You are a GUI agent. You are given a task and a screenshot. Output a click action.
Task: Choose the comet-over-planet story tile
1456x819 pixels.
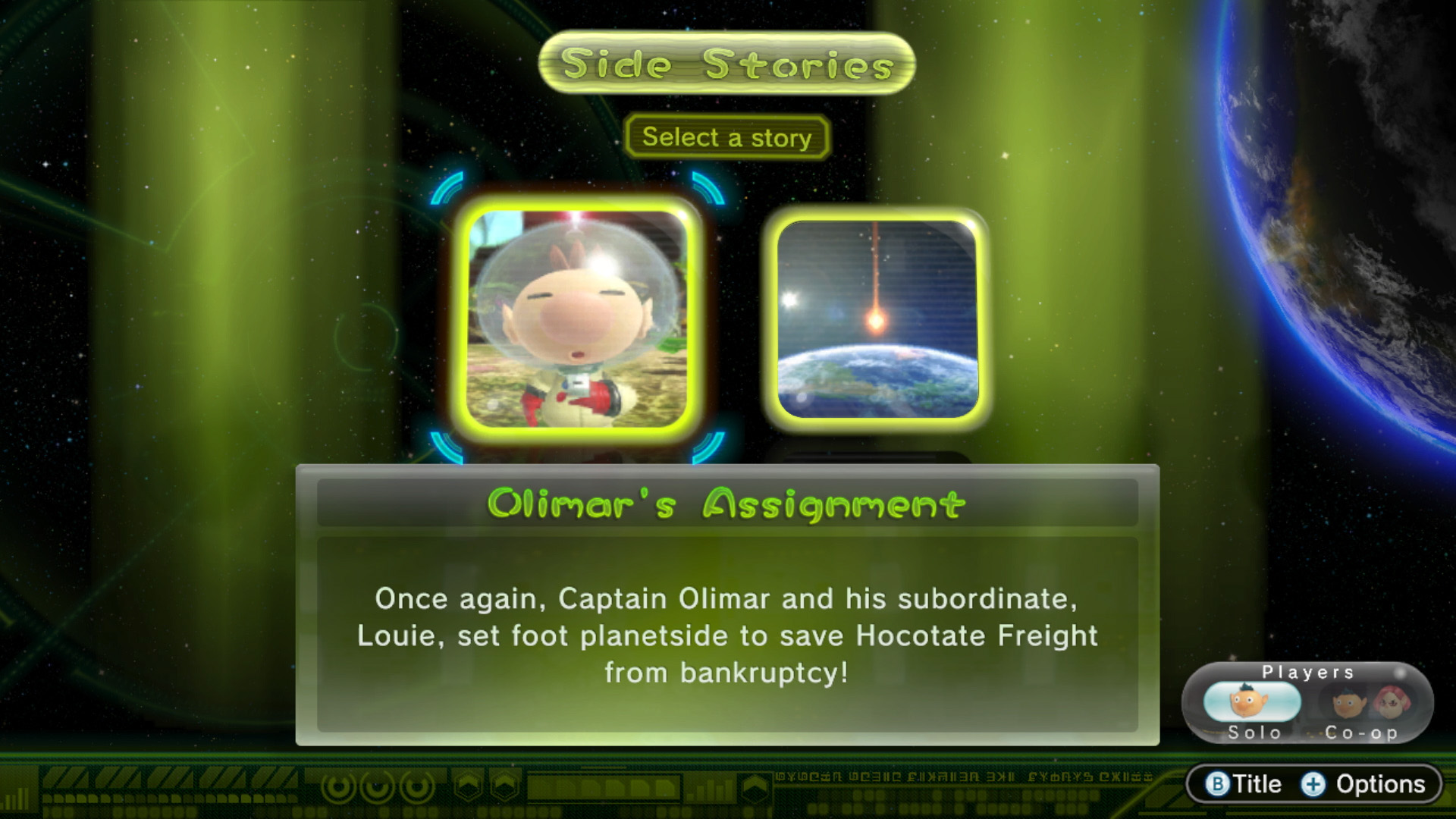877,318
